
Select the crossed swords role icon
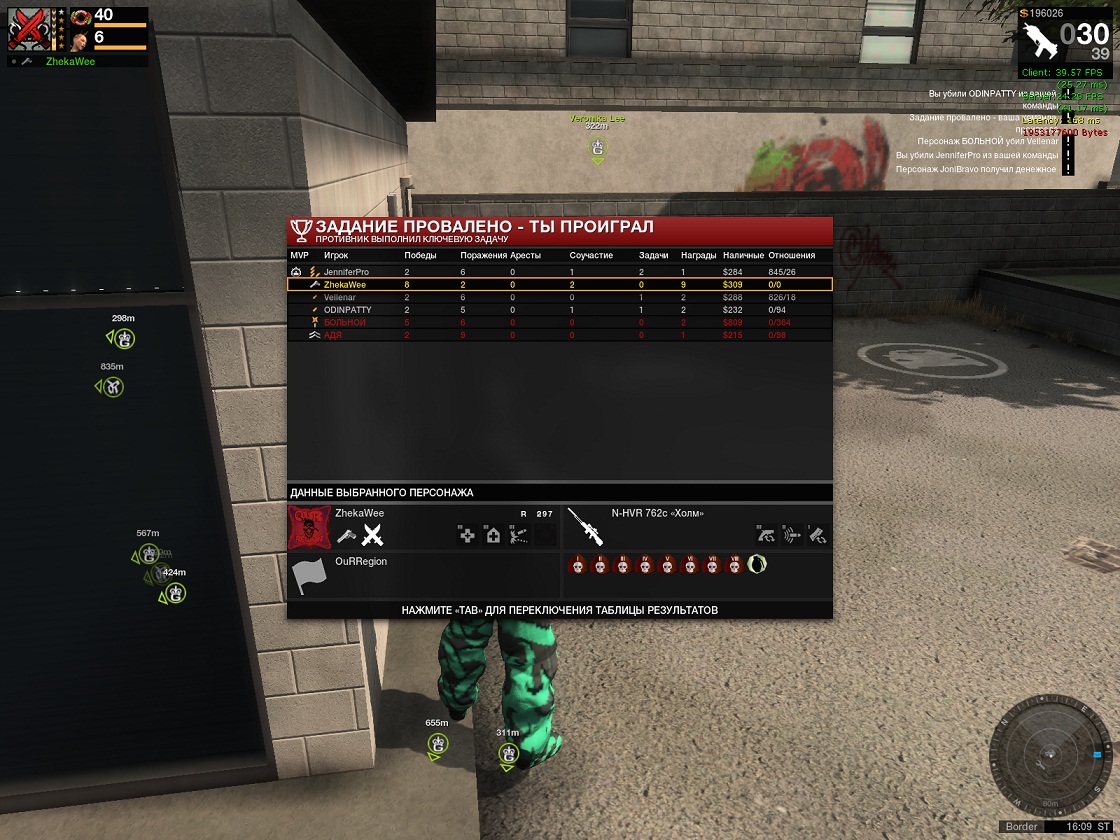[x=373, y=535]
